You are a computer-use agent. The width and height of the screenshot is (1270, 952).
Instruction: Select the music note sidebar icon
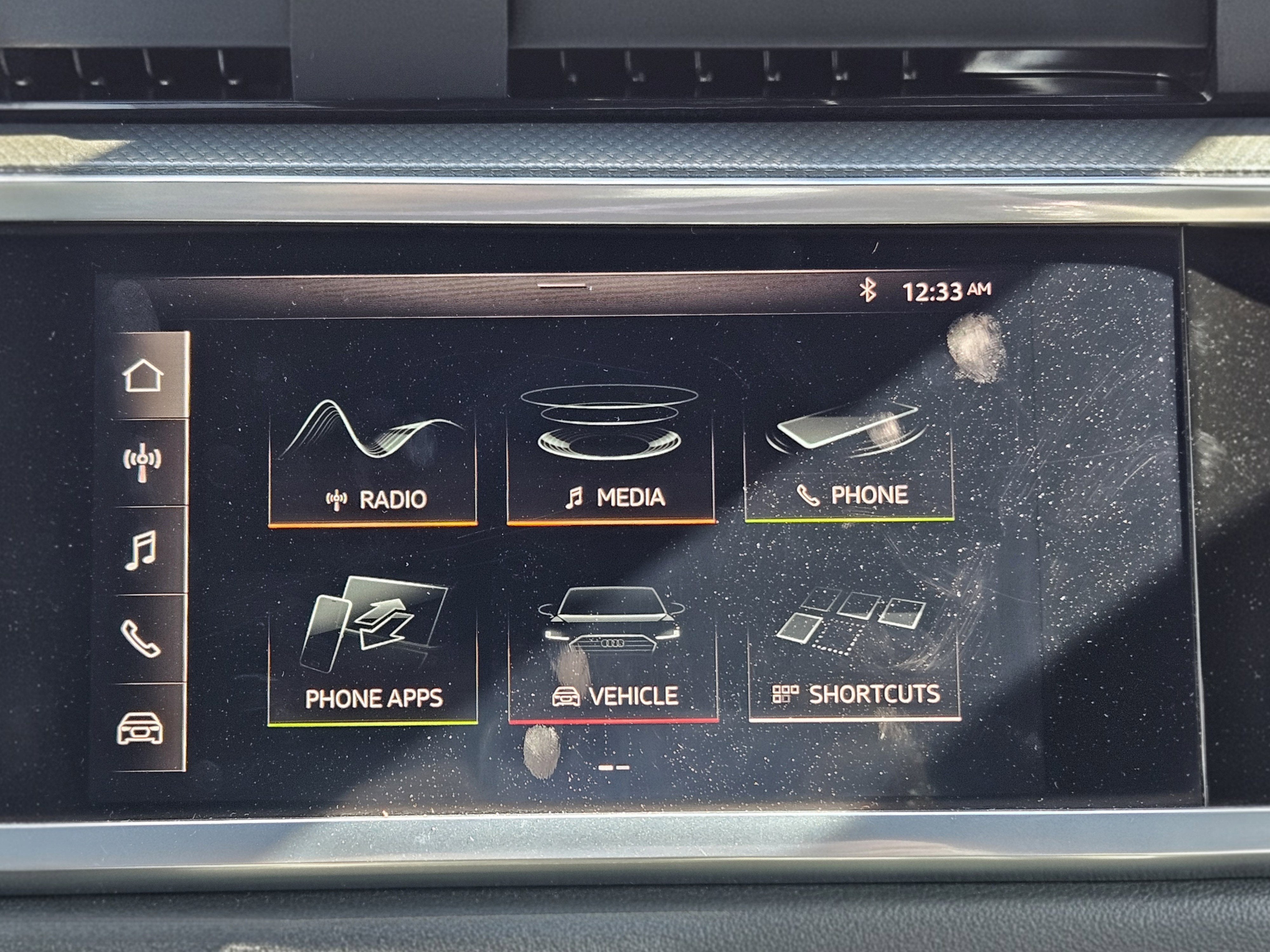click(141, 550)
